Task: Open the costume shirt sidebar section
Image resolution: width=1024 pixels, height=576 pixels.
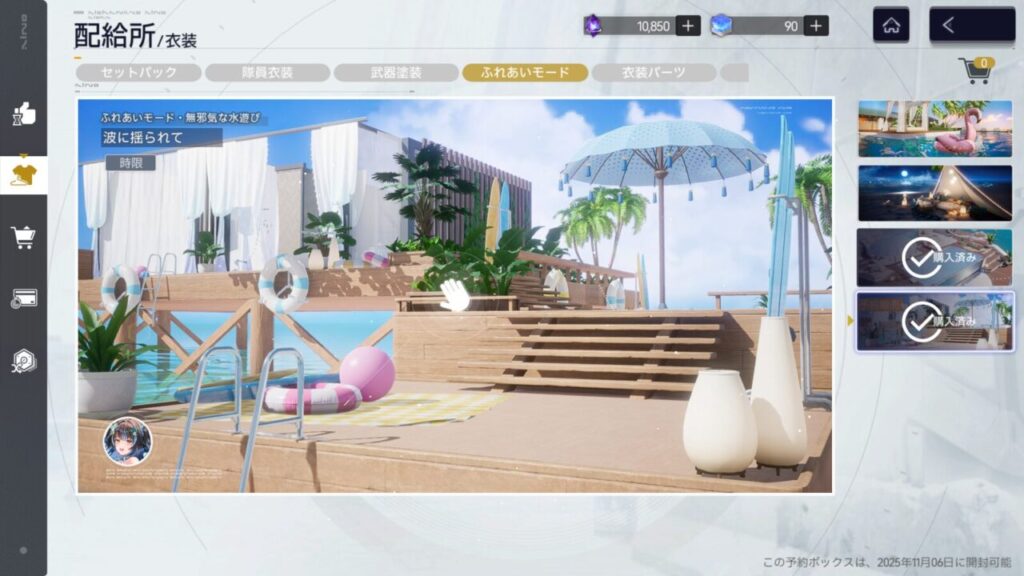Action: [23, 175]
